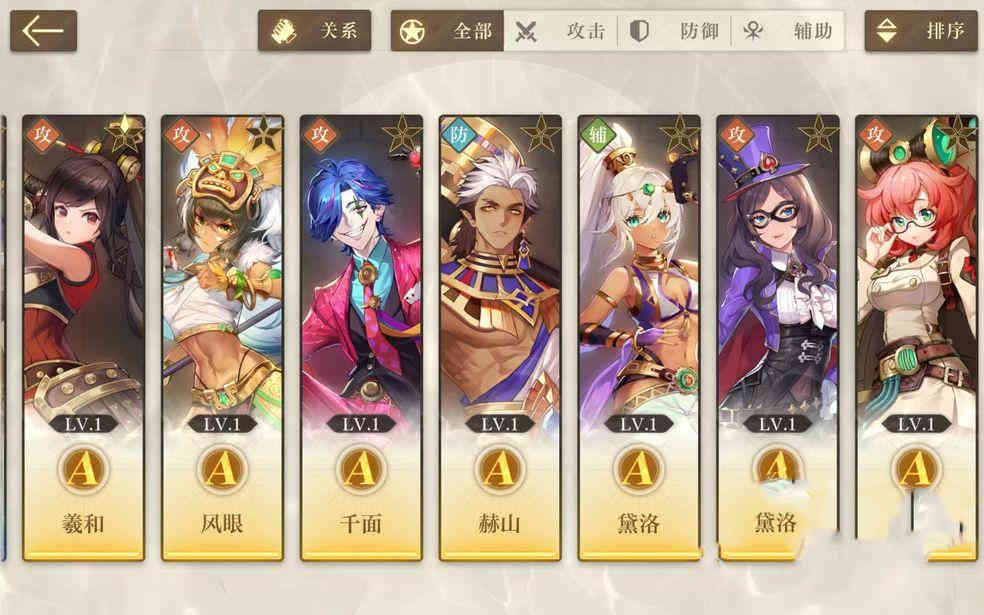Show all characters with 全部 tab
The height and width of the screenshot is (615, 984).
click(447, 31)
